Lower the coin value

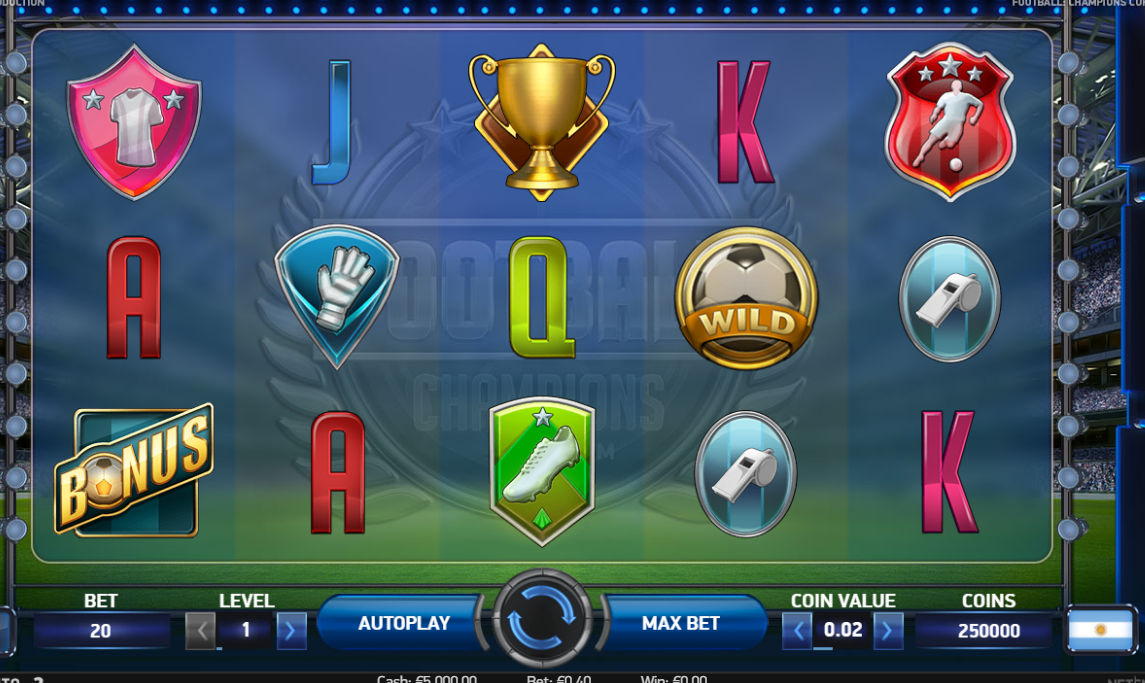[797, 631]
